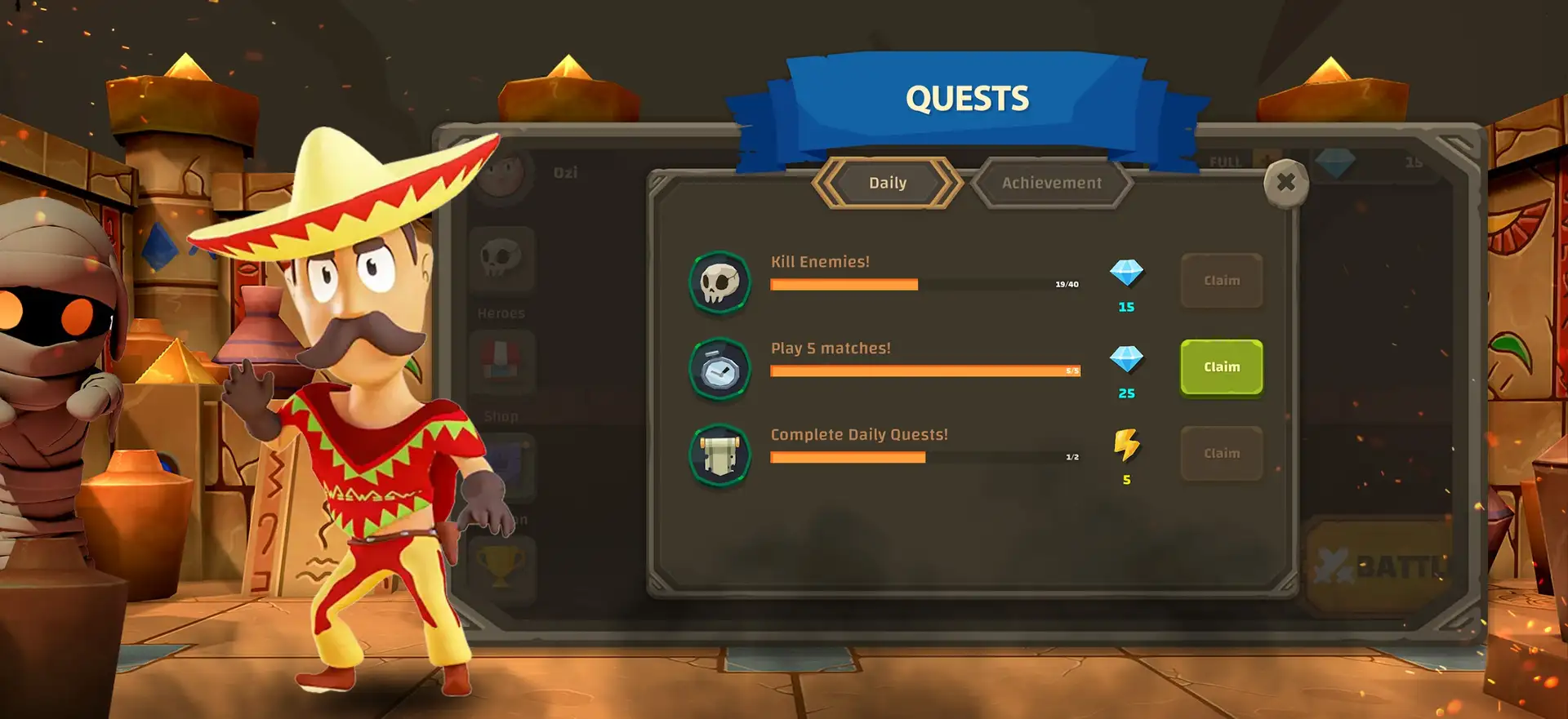The height and width of the screenshot is (719, 1568).
Task: Open the Achievement tab
Action: 1052,183
